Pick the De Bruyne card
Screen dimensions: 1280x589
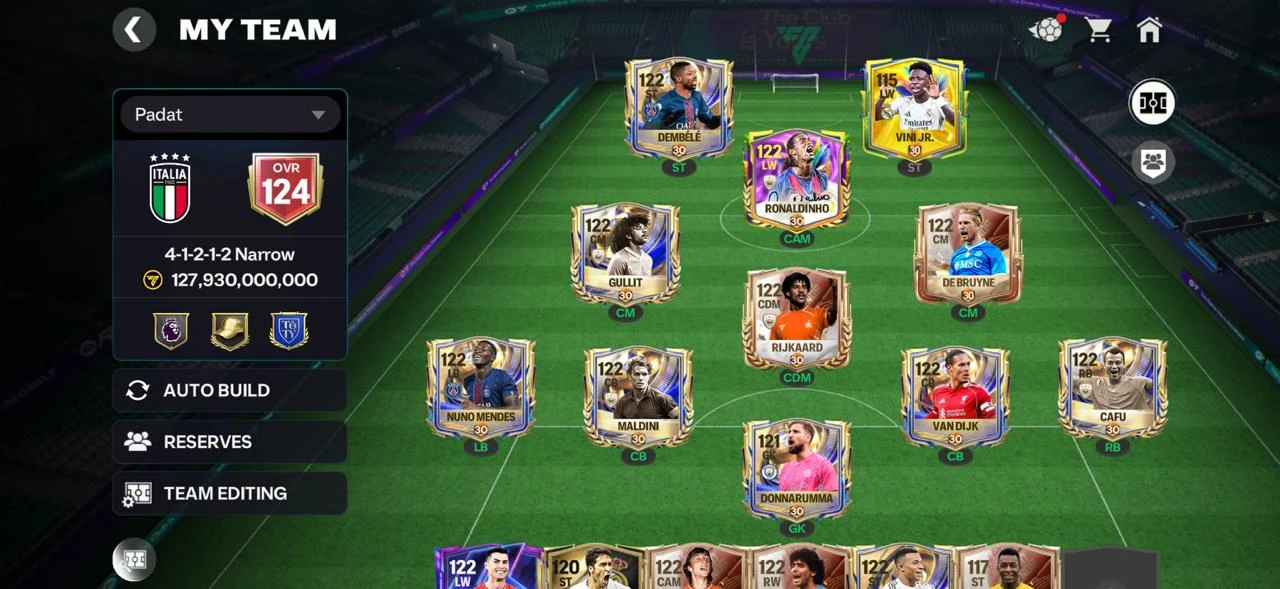tap(967, 254)
